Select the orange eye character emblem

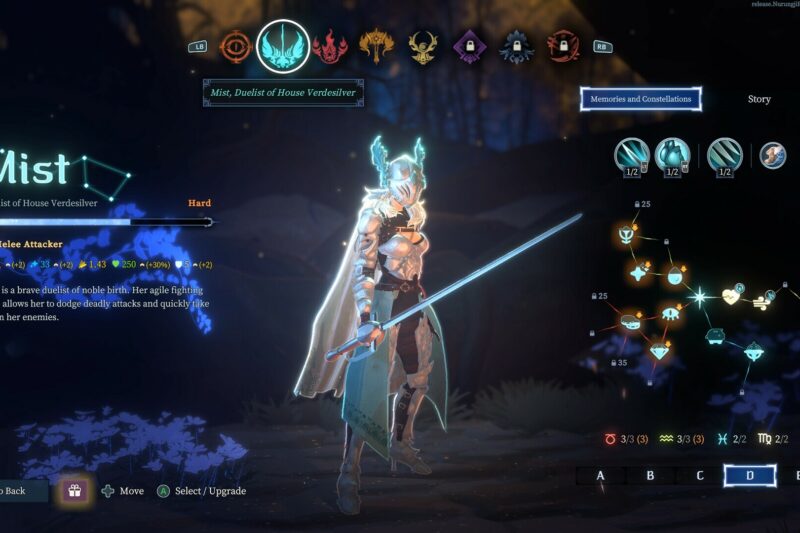click(237, 45)
